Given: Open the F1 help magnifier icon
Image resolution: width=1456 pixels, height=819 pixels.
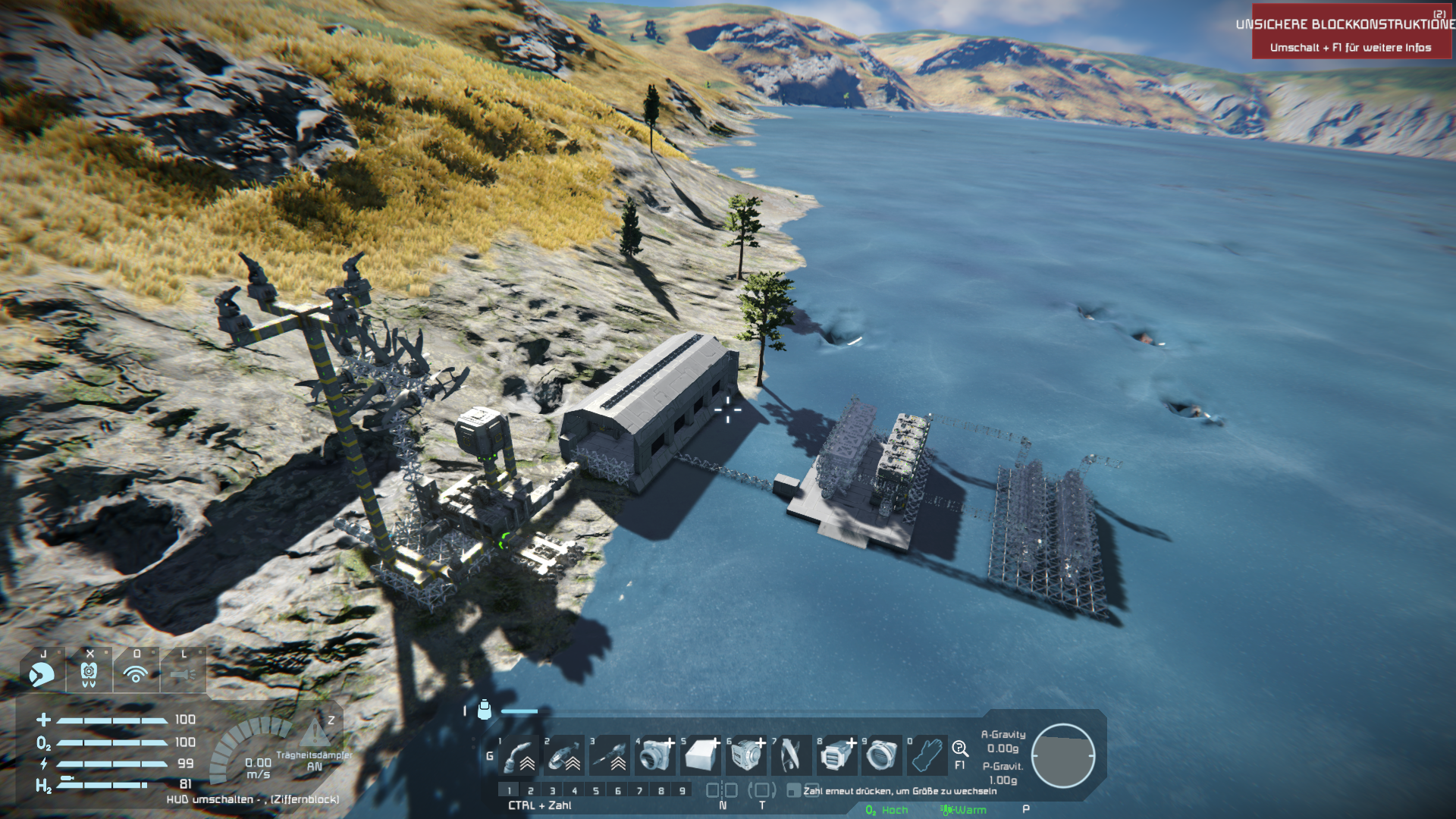Looking at the screenshot, I should (x=960, y=749).
